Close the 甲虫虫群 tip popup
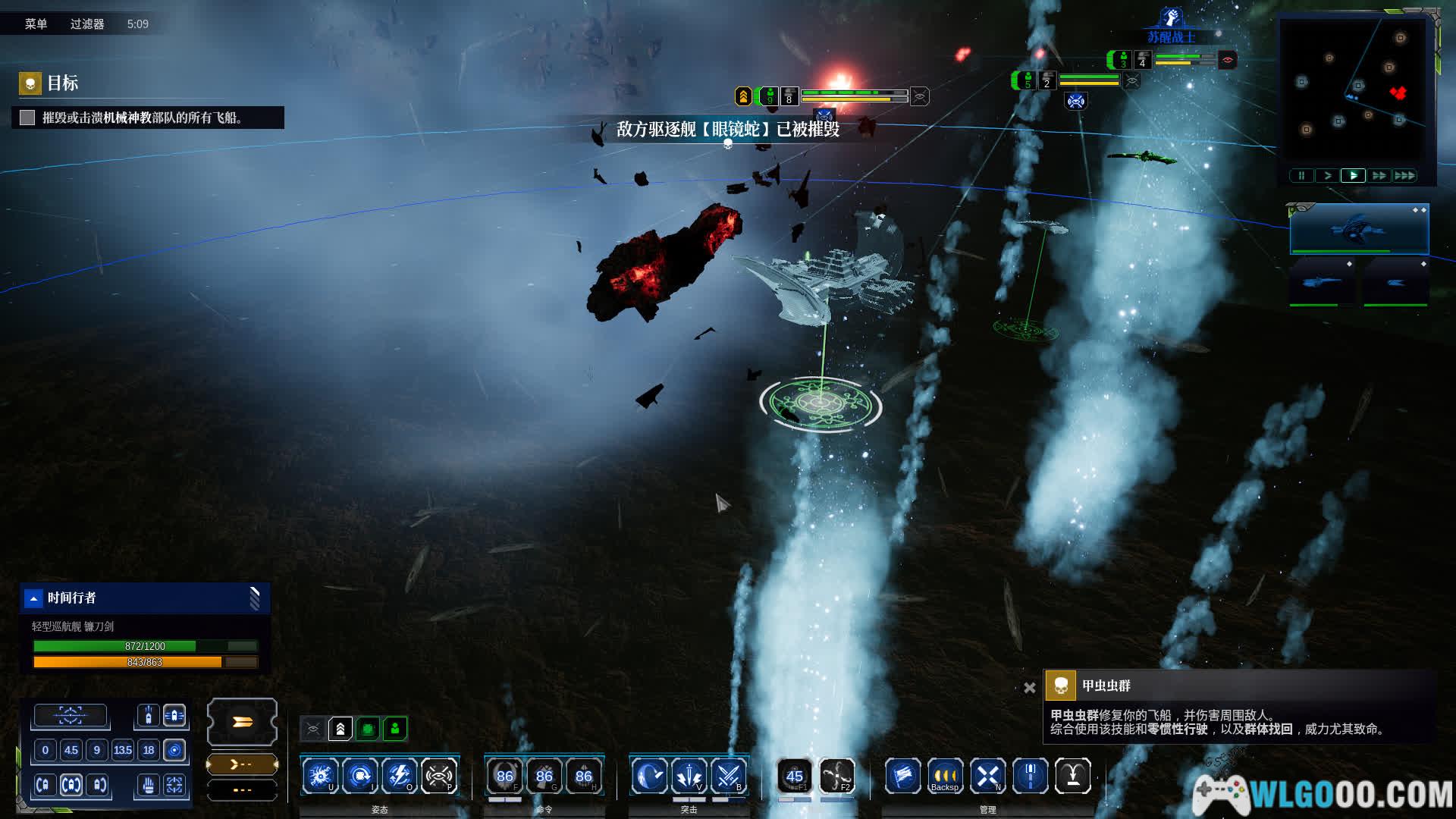 [x=1029, y=688]
